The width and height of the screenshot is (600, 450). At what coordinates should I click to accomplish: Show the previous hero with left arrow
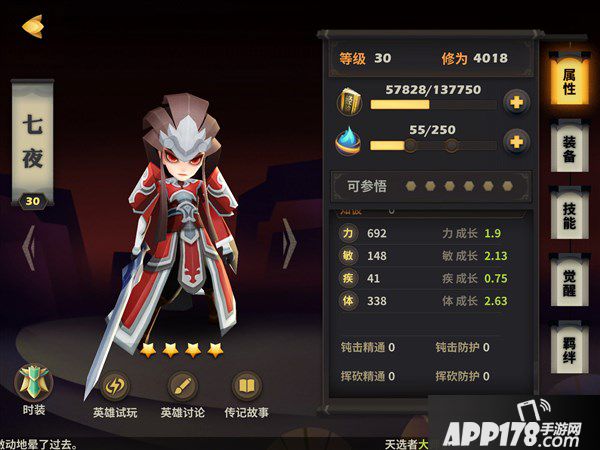pyautogui.click(x=30, y=243)
